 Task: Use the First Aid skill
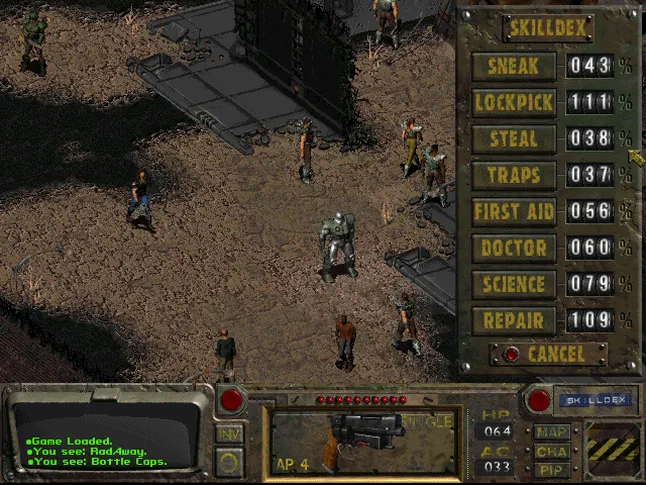[x=513, y=212]
